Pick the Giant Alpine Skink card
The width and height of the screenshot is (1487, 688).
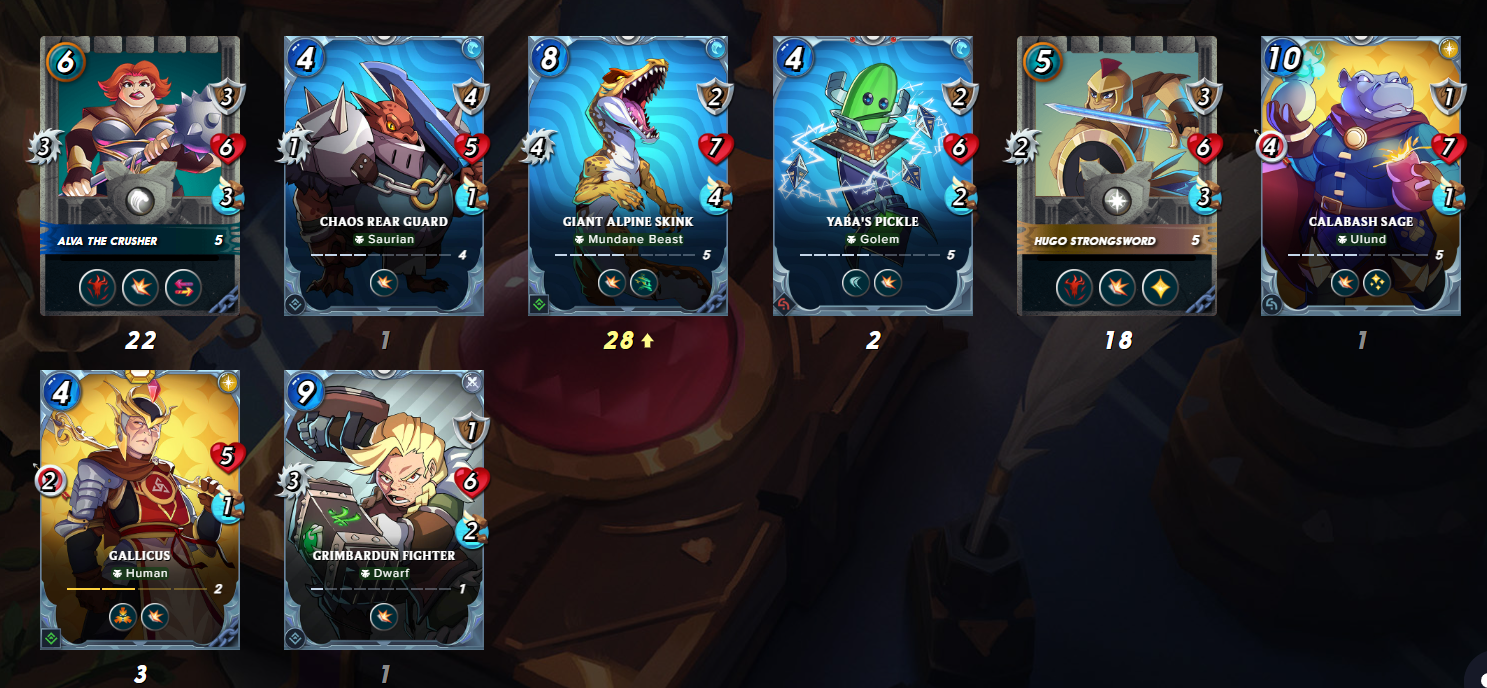point(628,176)
